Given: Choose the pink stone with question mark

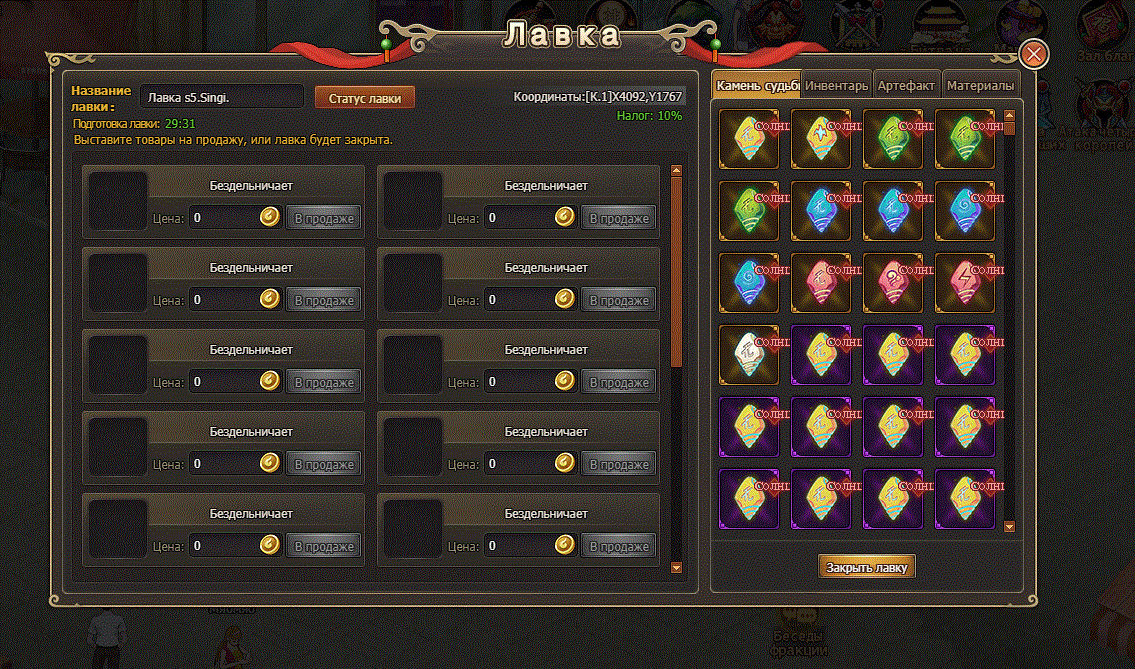Looking at the screenshot, I should [x=893, y=283].
